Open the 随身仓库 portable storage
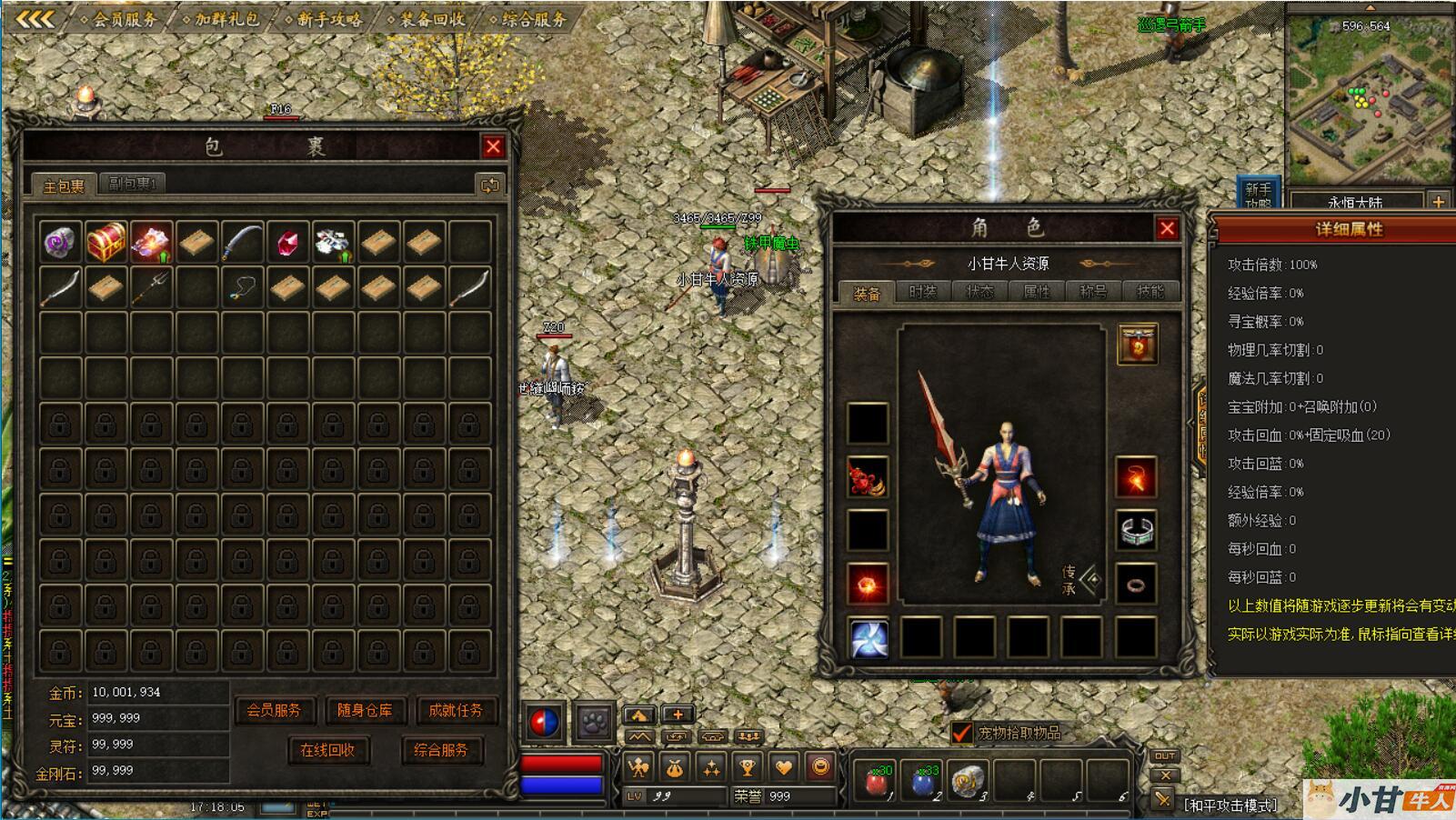The image size is (1456, 820). click(365, 711)
